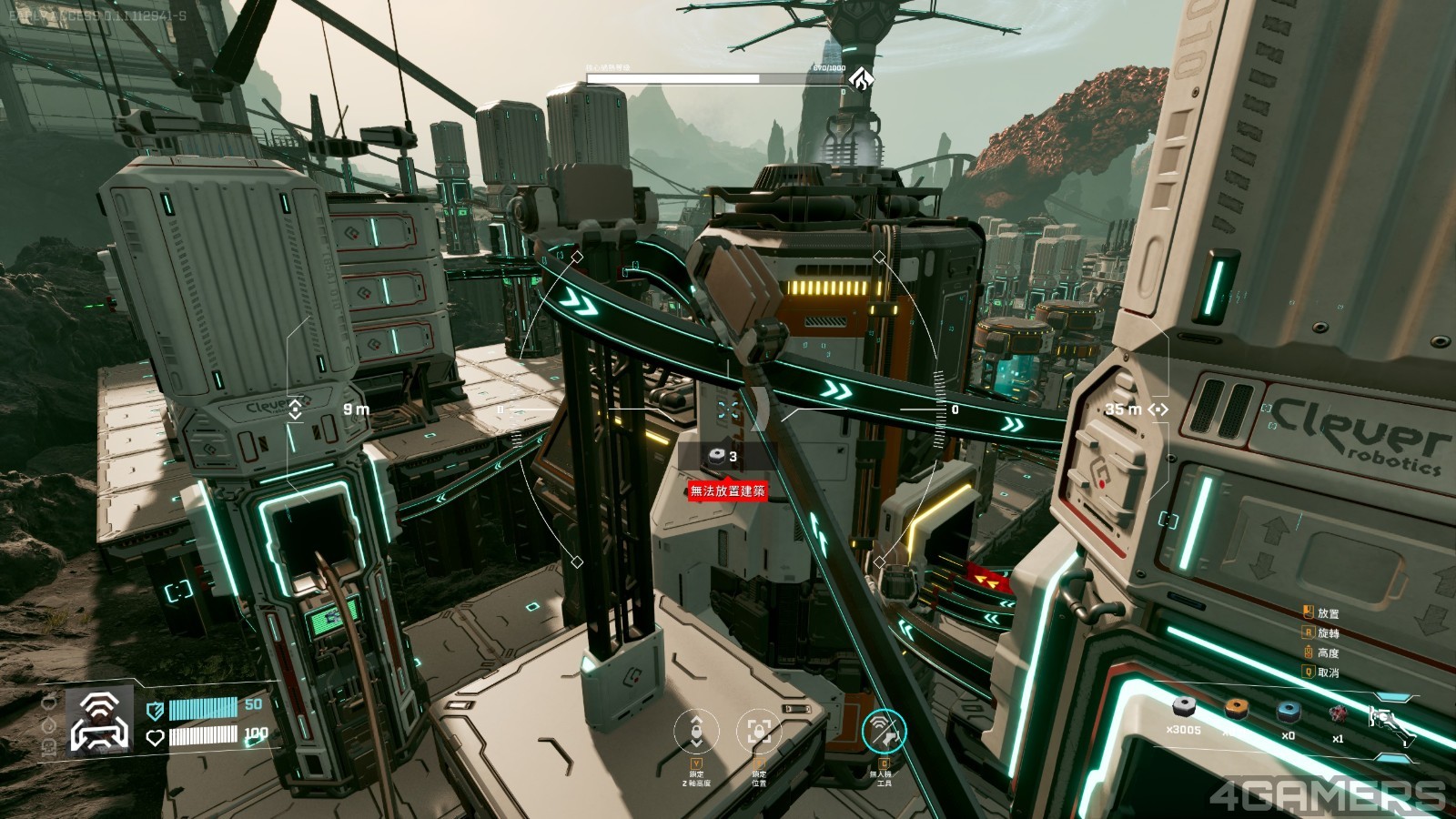Select the orange ring resource slot
Screen dimensions: 1456x819
[1235, 708]
